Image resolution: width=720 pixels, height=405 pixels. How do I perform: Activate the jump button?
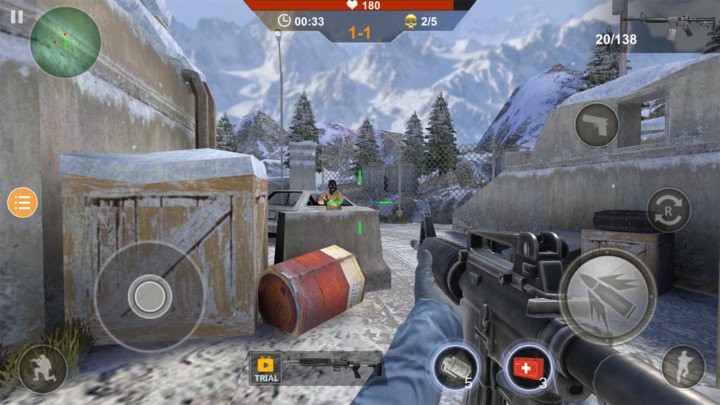(x=683, y=366)
